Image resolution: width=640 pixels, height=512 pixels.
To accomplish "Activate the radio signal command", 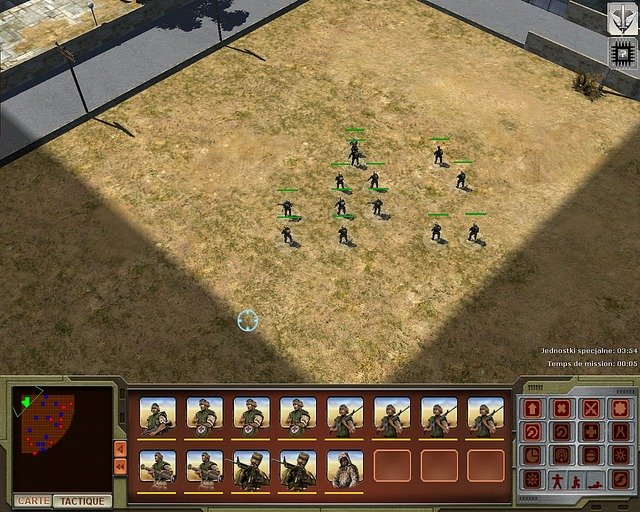I will 562,455.
